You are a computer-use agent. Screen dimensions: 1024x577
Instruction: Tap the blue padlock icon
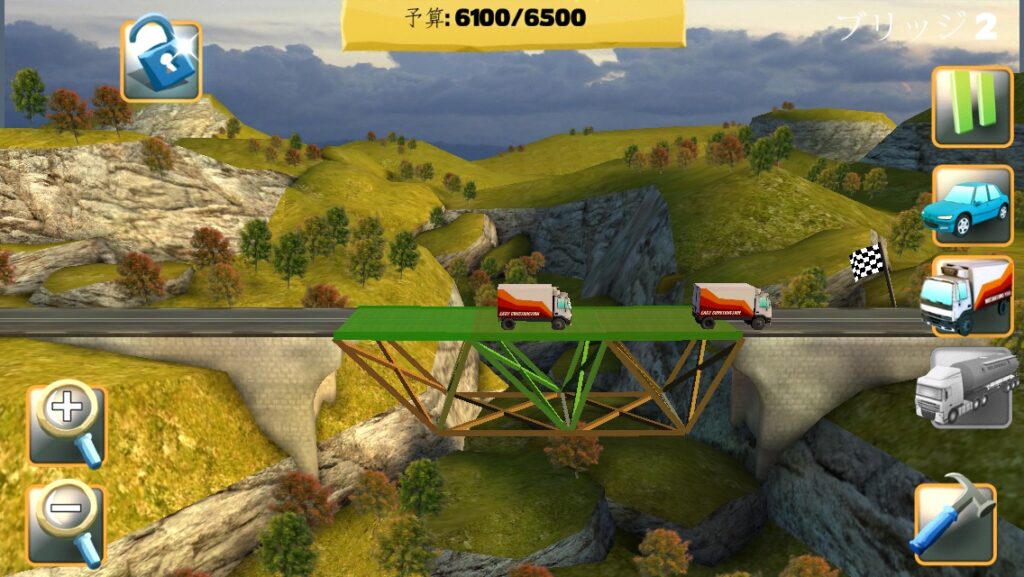click(161, 61)
